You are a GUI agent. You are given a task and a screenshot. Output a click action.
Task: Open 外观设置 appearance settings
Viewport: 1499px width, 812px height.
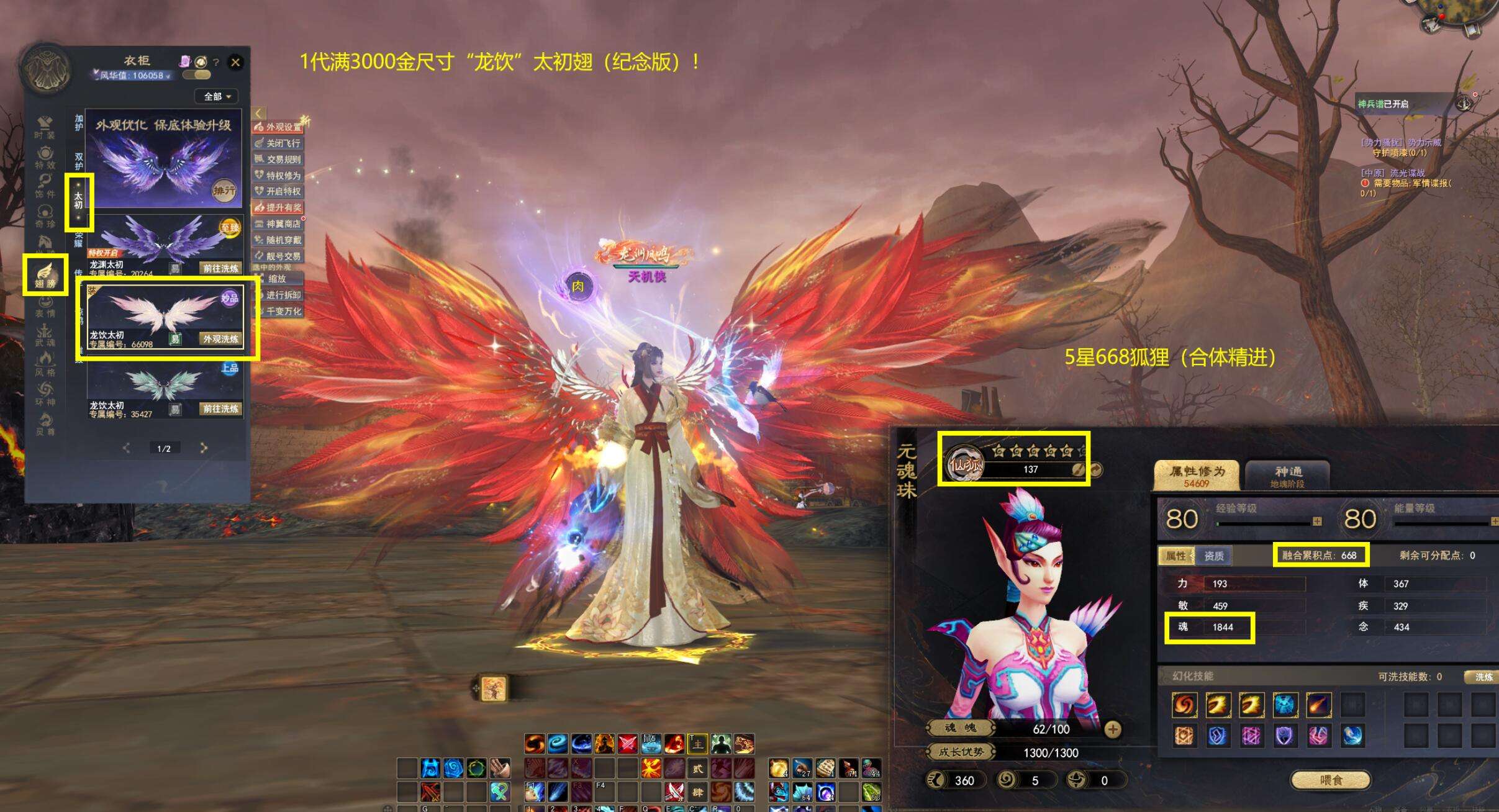pyautogui.click(x=278, y=127)
